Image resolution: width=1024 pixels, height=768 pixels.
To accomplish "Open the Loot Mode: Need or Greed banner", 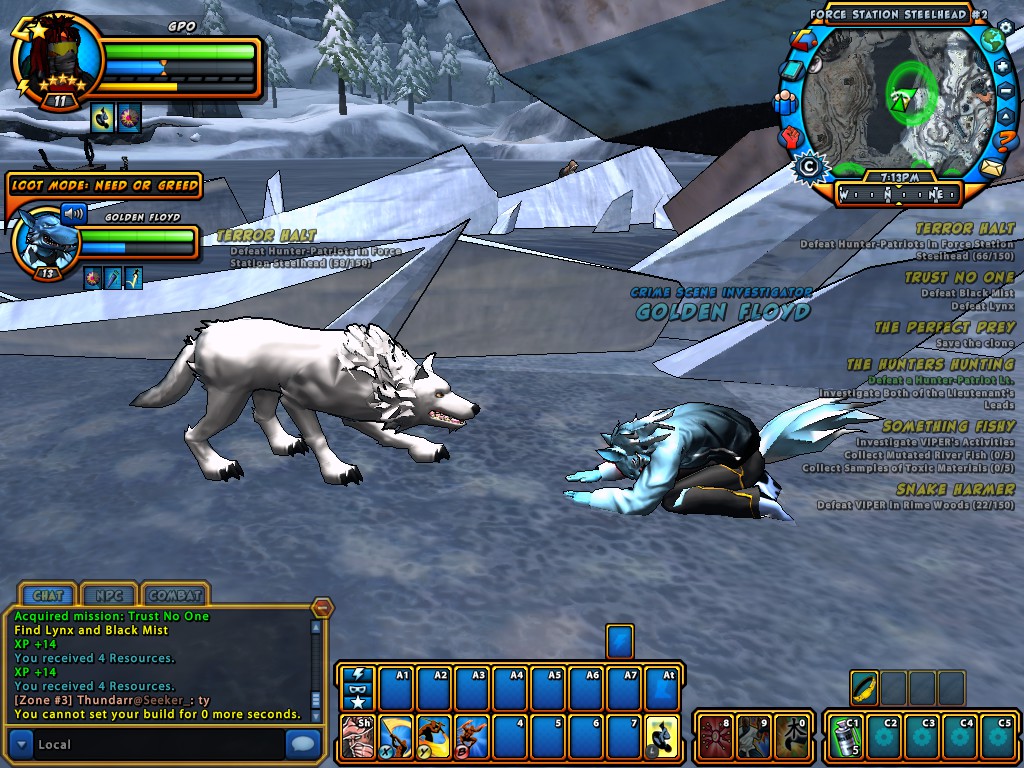I will click(104, 185).
